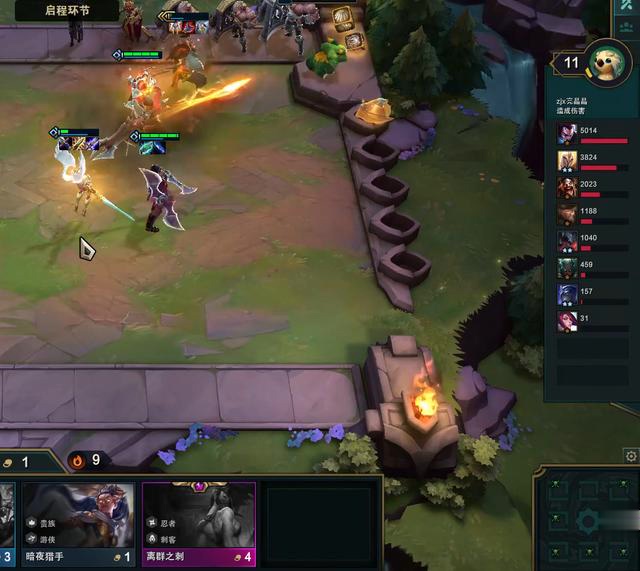
Task: Select the top damage row showing 5014
Action: (597, 134)
